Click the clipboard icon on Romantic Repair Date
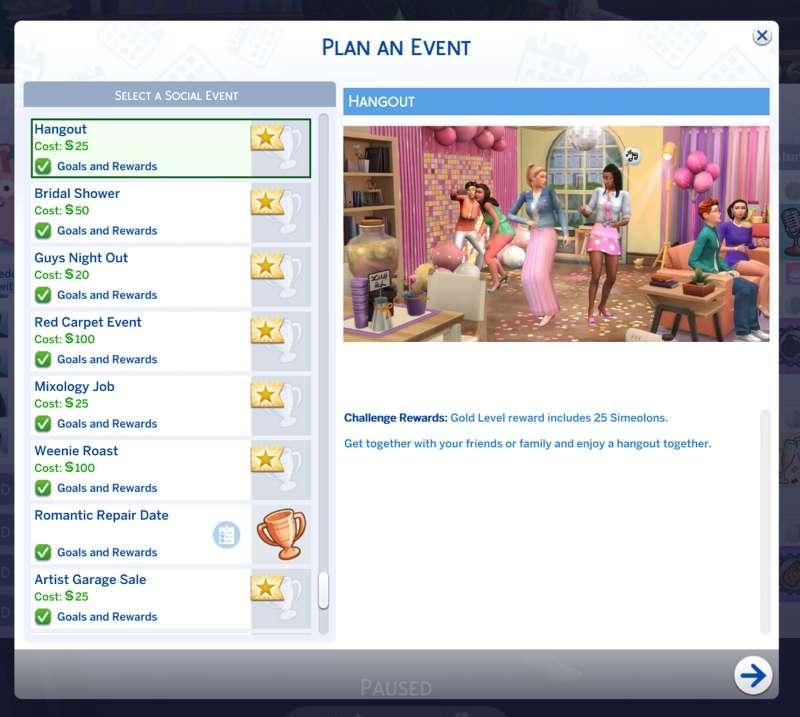Viewport: 800px width, 717px height. point(227,535)
